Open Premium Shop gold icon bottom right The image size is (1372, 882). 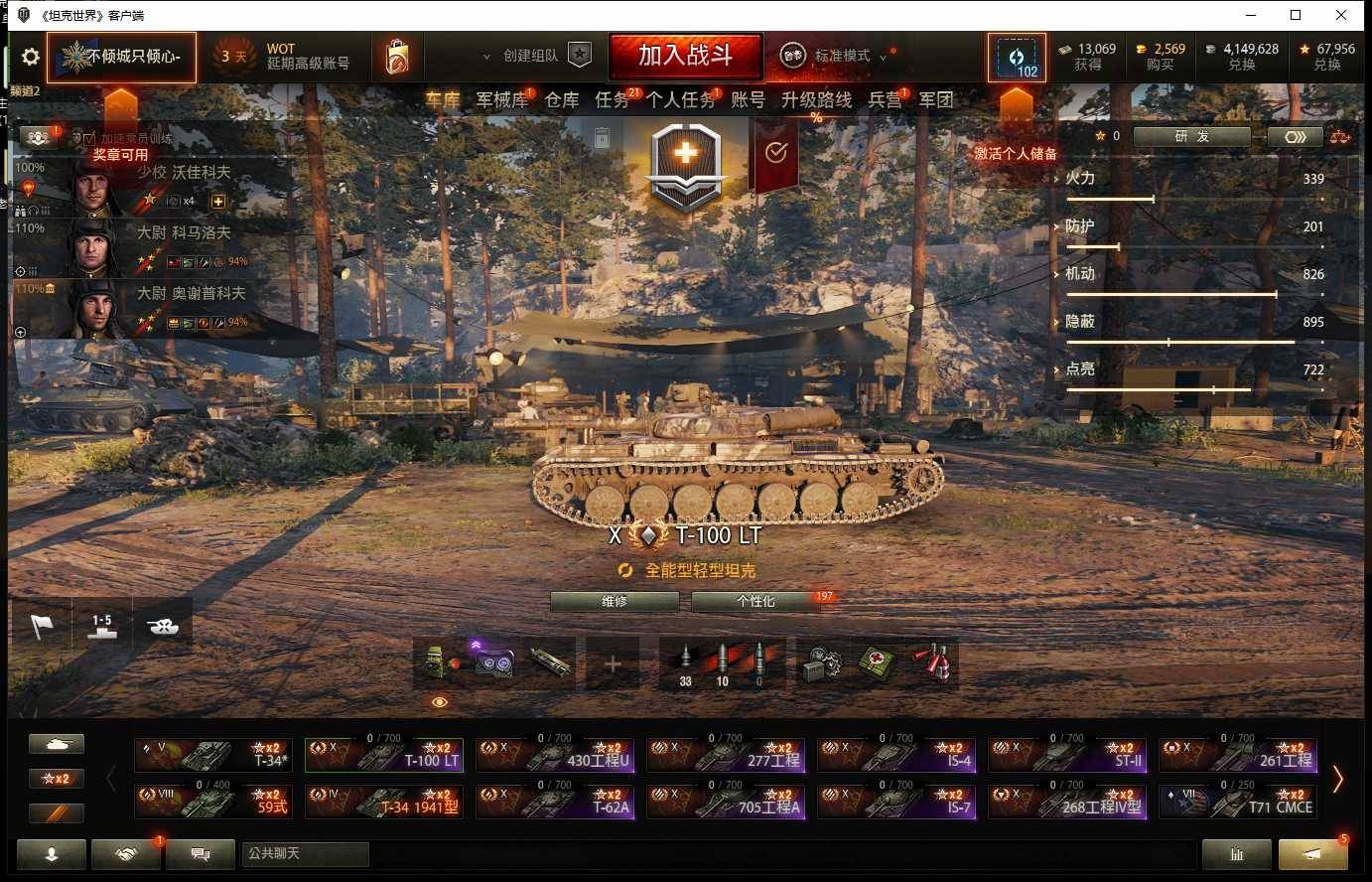(x=1312, y=854)
